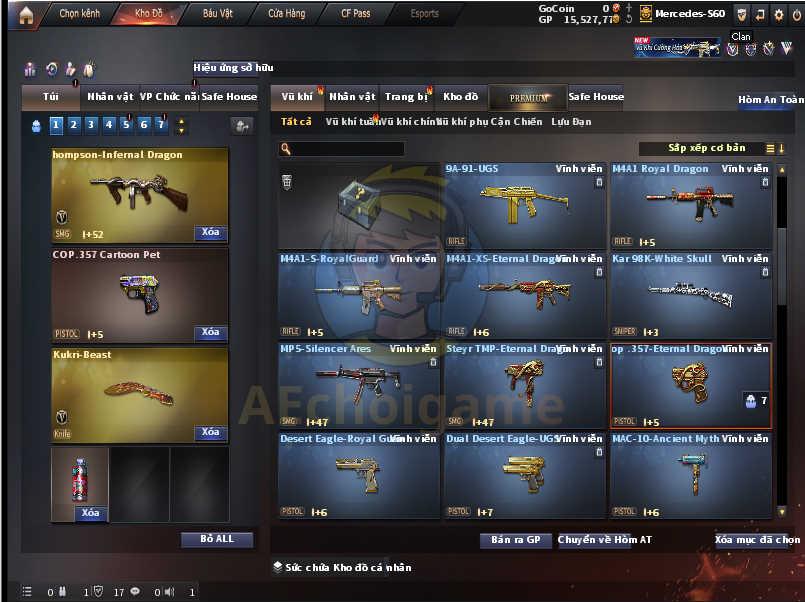Click the Bán ra GP button
805x602 pixels.
pyautogui.click(x=515, y=540)
